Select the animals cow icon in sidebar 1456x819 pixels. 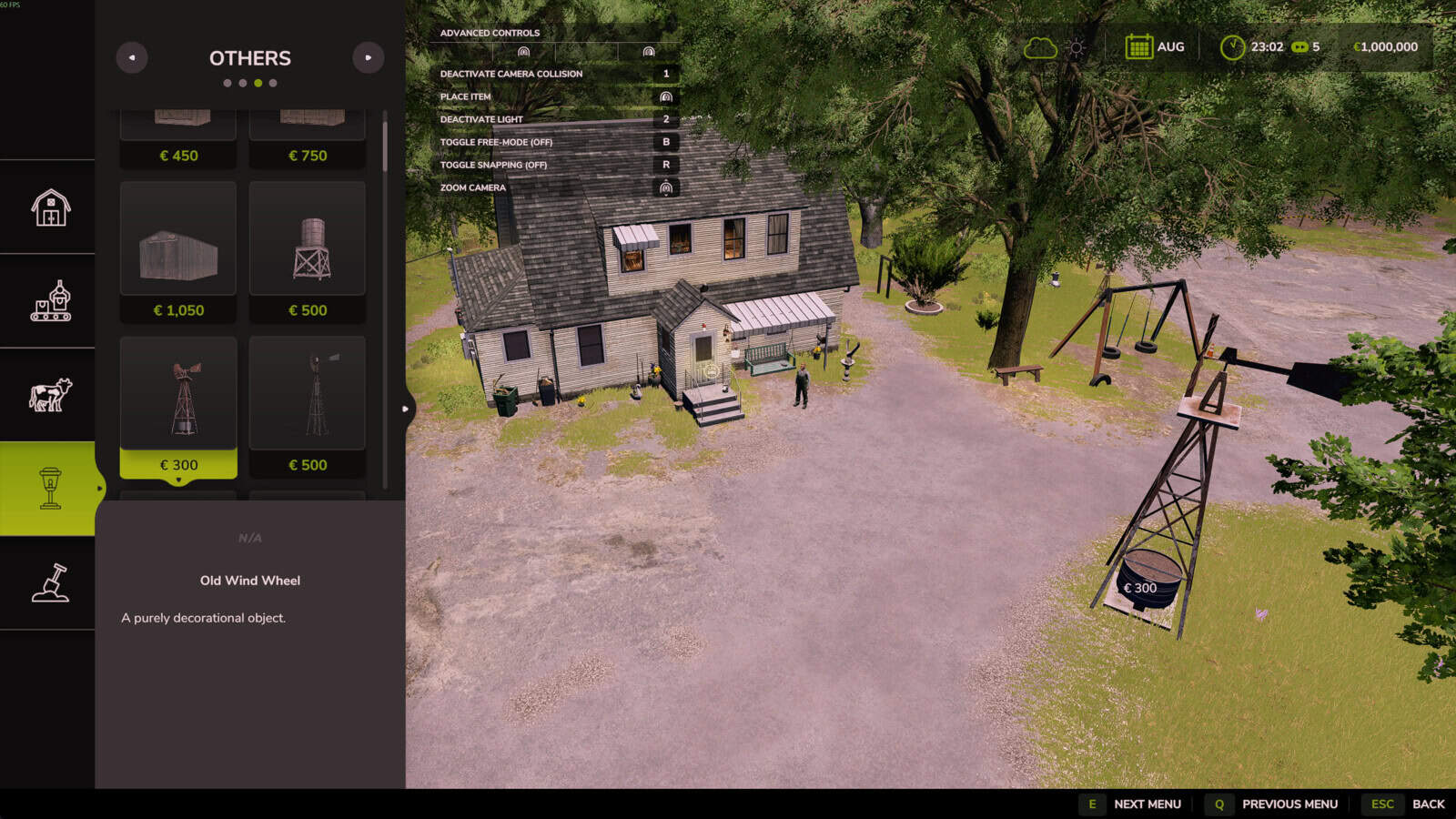tap(50, 394)
